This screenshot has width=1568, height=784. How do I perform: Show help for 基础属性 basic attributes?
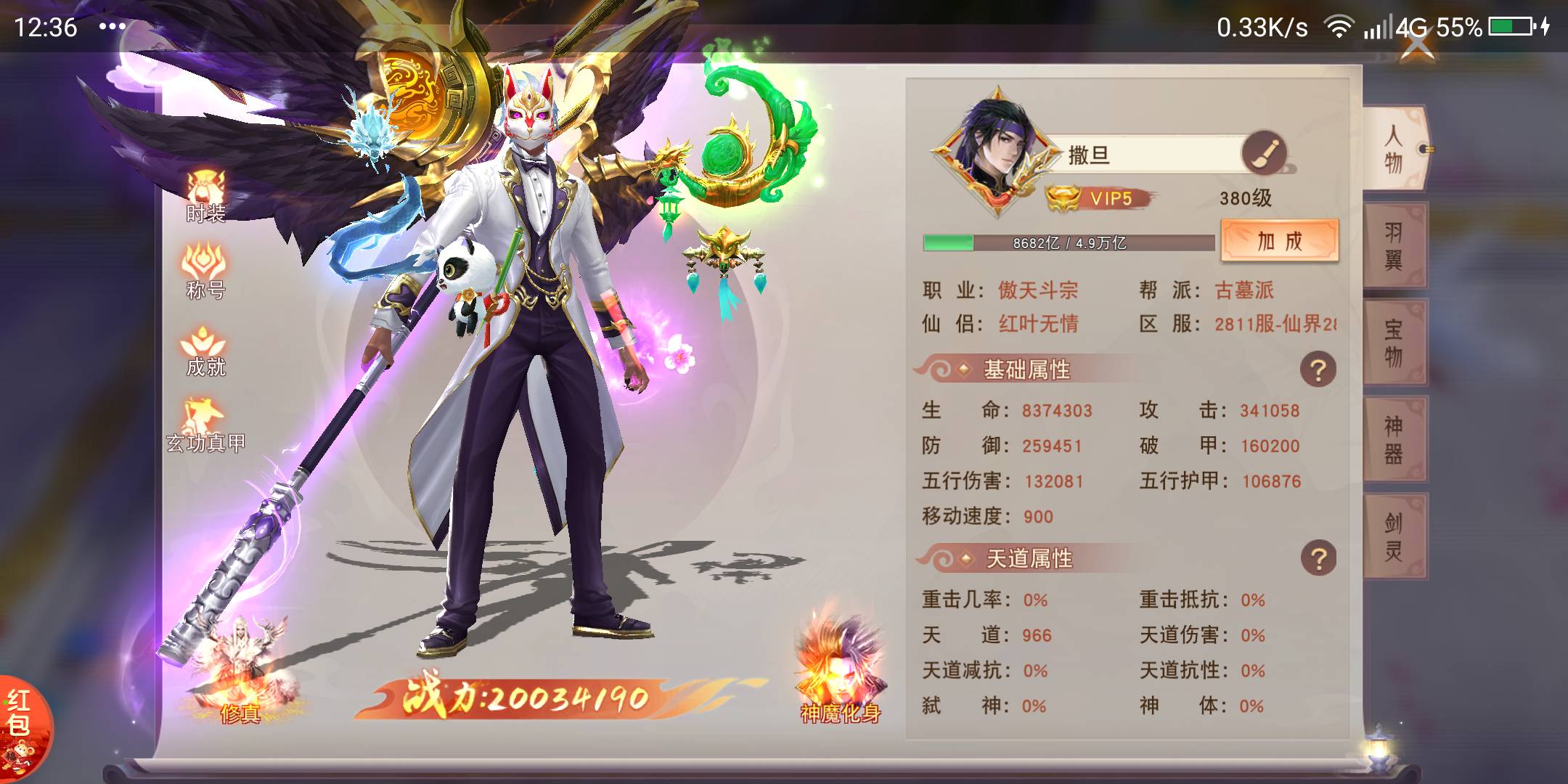(x=1318, y=370)
